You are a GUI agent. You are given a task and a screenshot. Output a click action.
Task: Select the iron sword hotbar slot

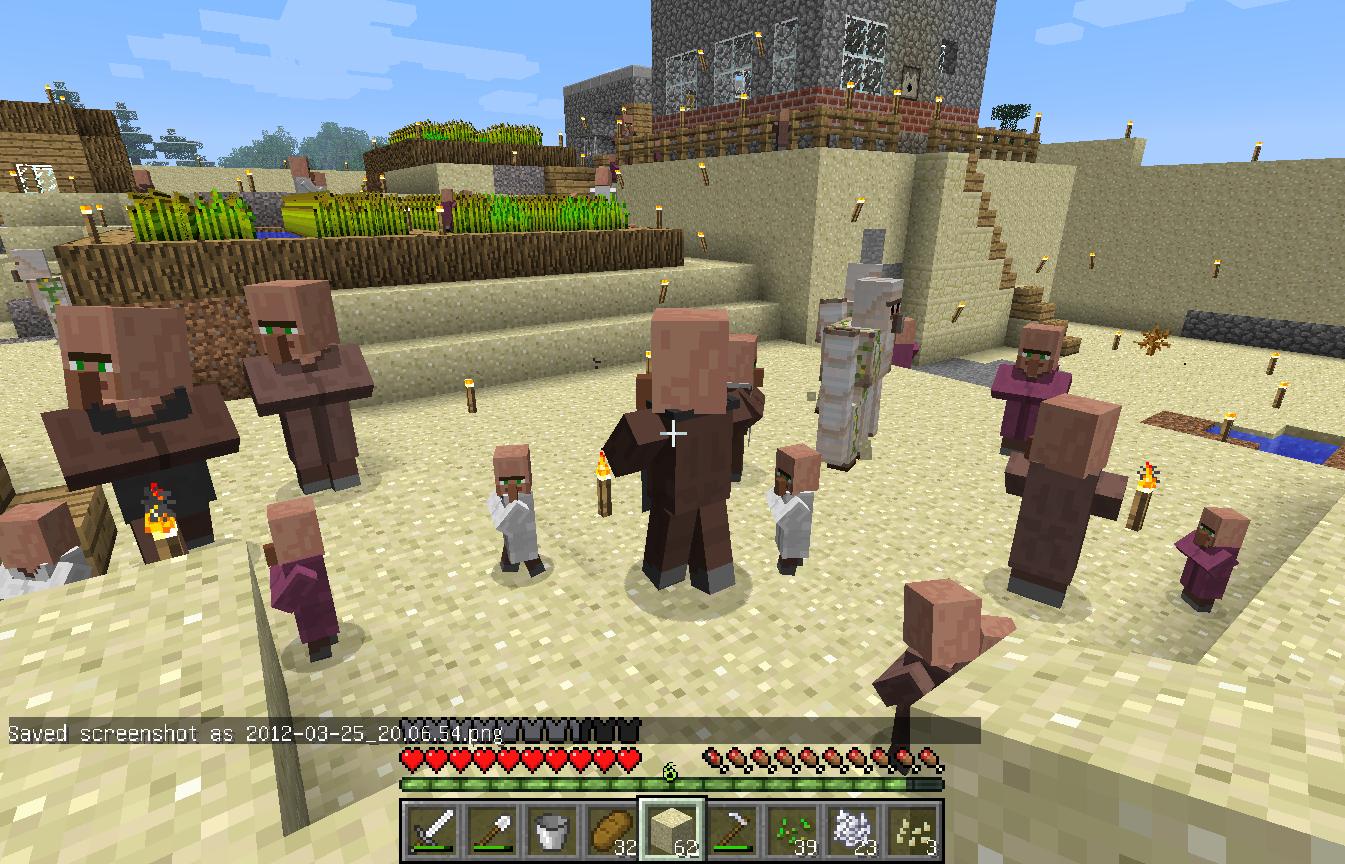coord(432,829)
